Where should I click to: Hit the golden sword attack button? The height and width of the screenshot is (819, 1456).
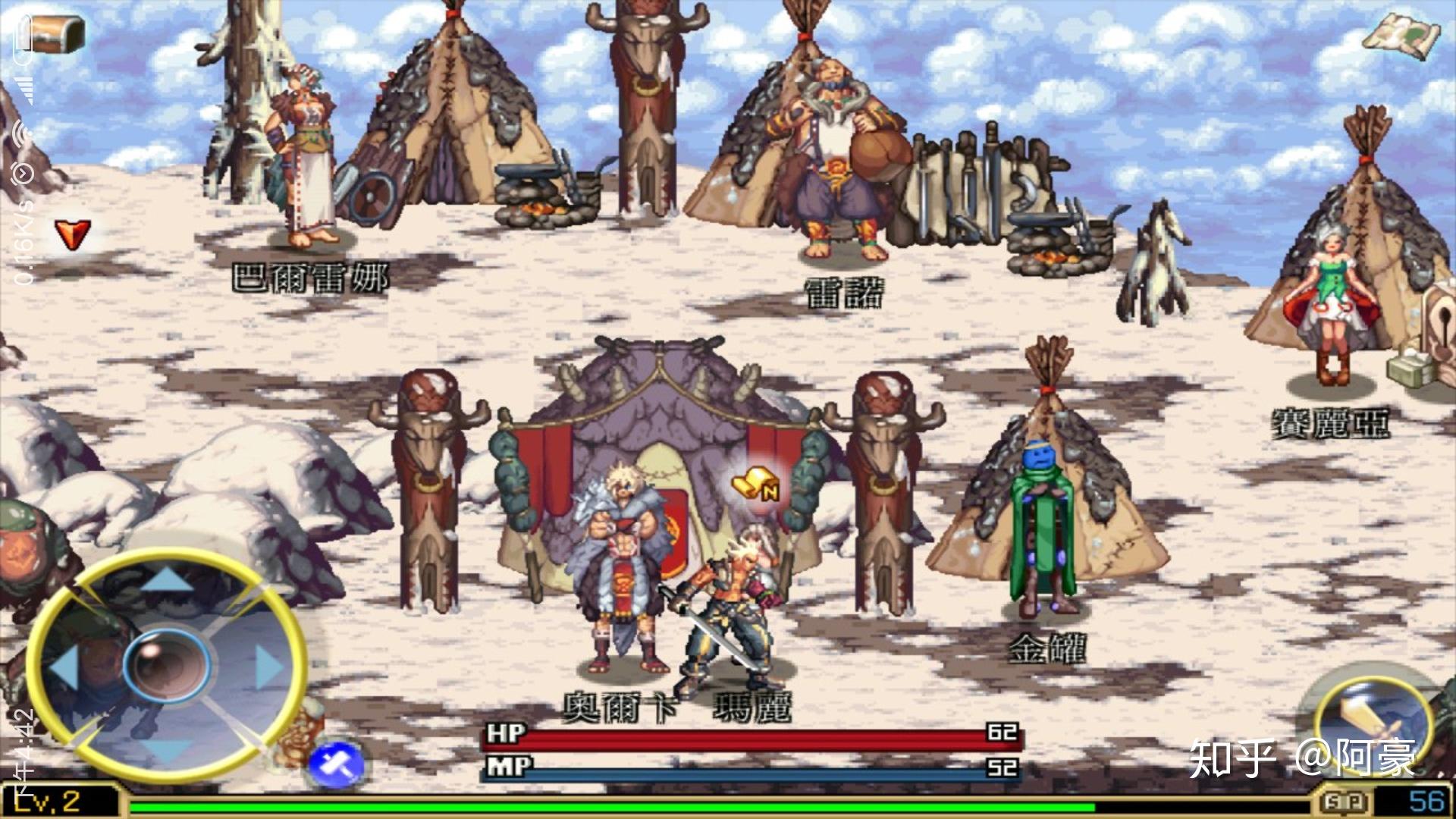(x=1371, y=719)
